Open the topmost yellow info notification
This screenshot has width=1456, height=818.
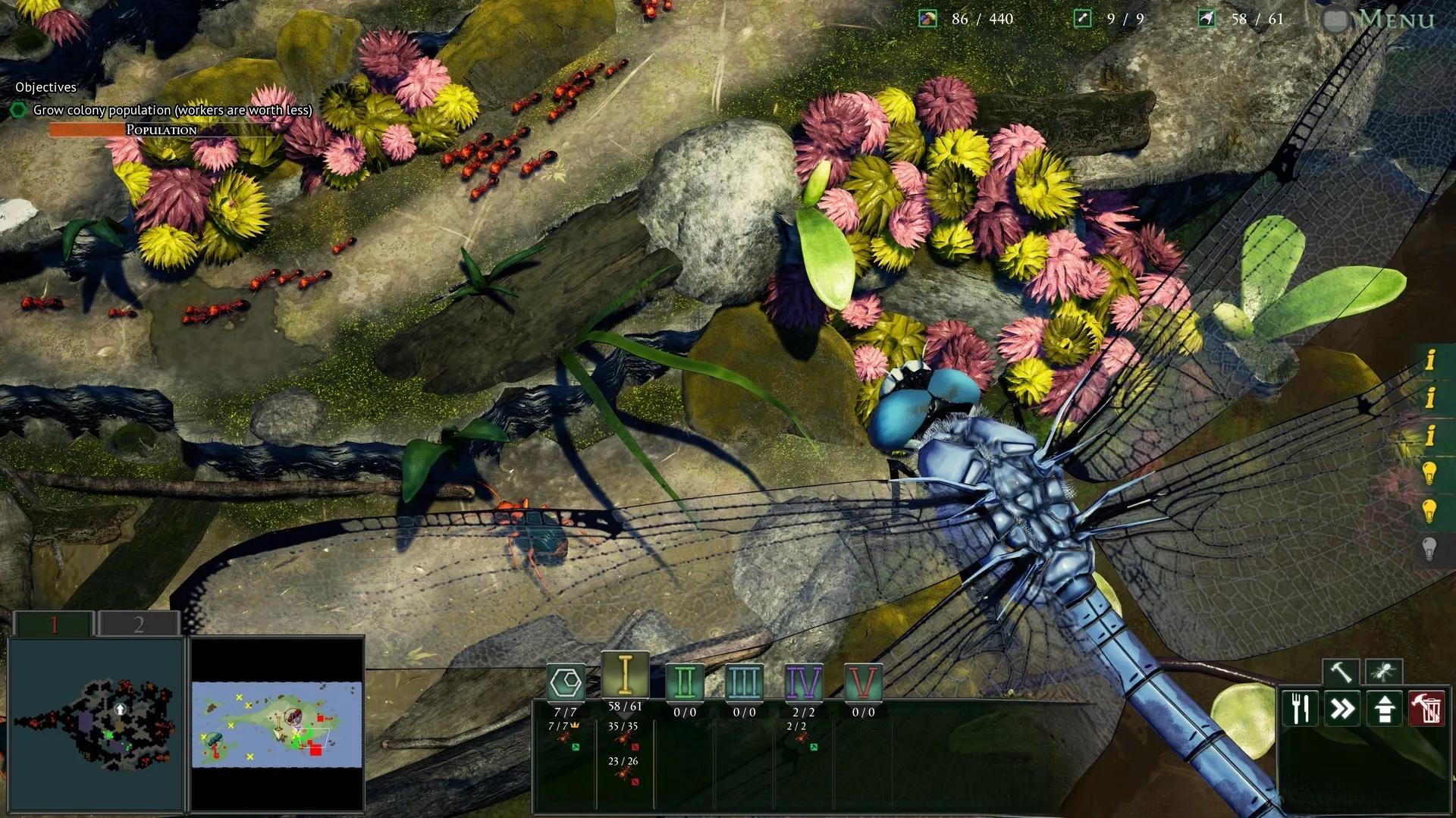[1430, 359]
